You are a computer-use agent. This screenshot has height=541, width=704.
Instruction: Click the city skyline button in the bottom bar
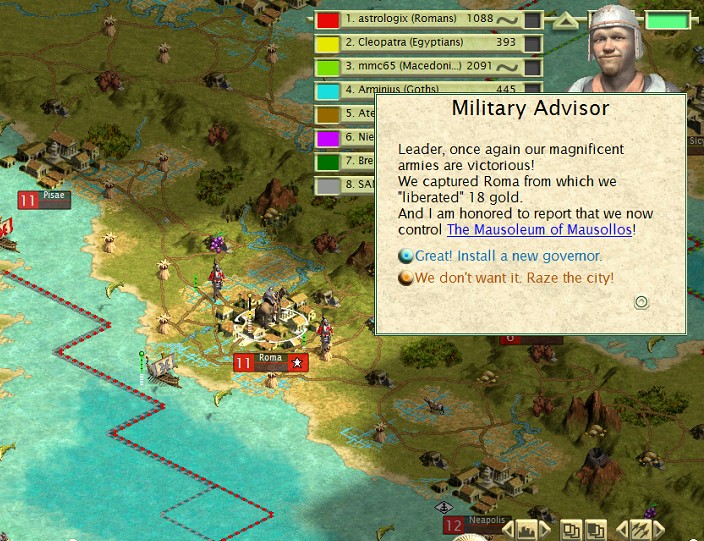pyautogui.click(x=526, y=529)
